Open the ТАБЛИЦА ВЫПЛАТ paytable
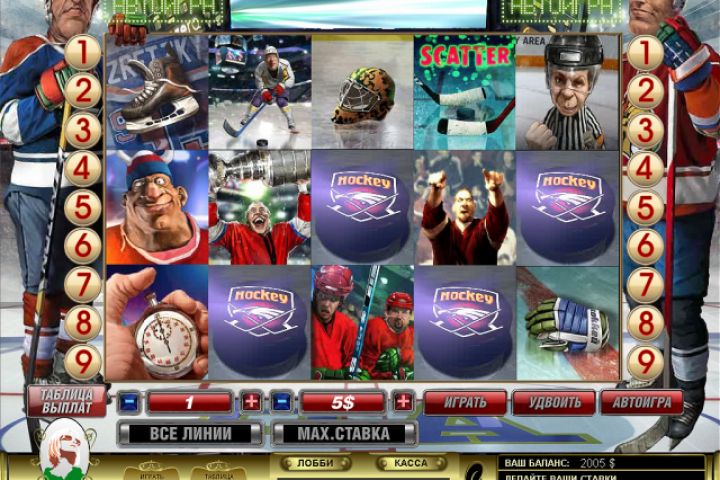720x480 pixels. 67,400
